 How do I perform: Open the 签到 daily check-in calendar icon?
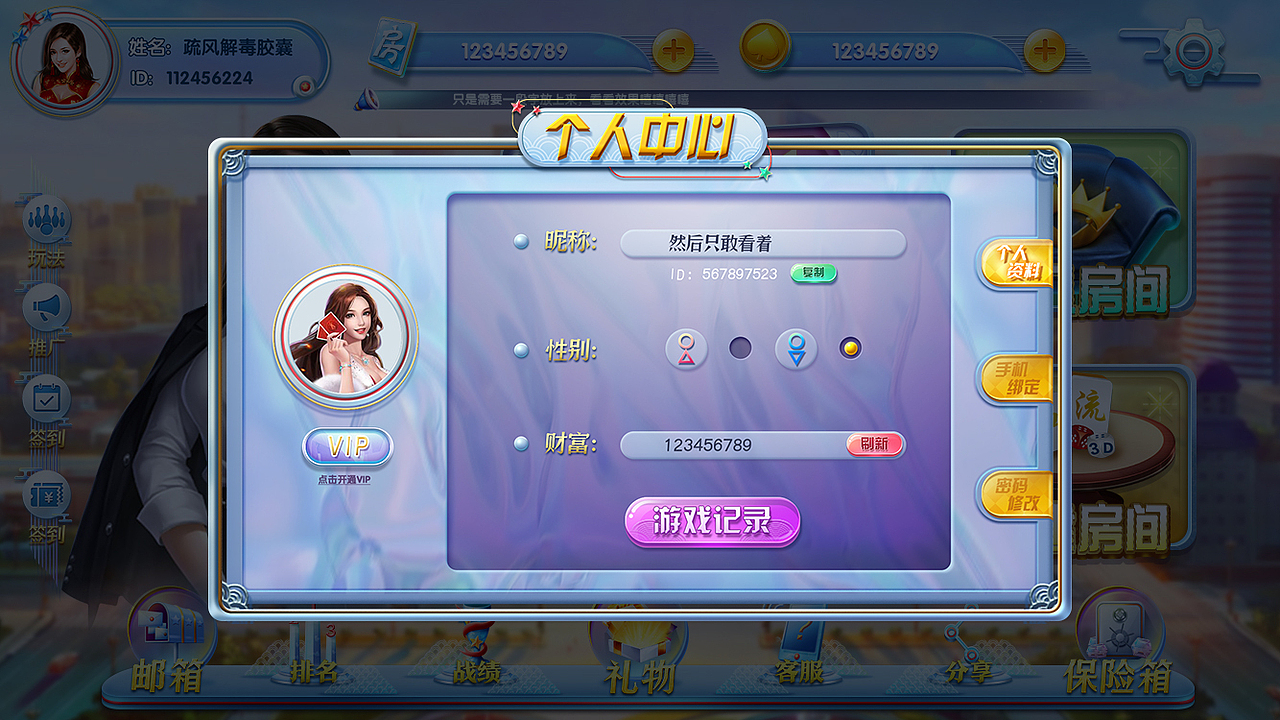click(47, 396)
